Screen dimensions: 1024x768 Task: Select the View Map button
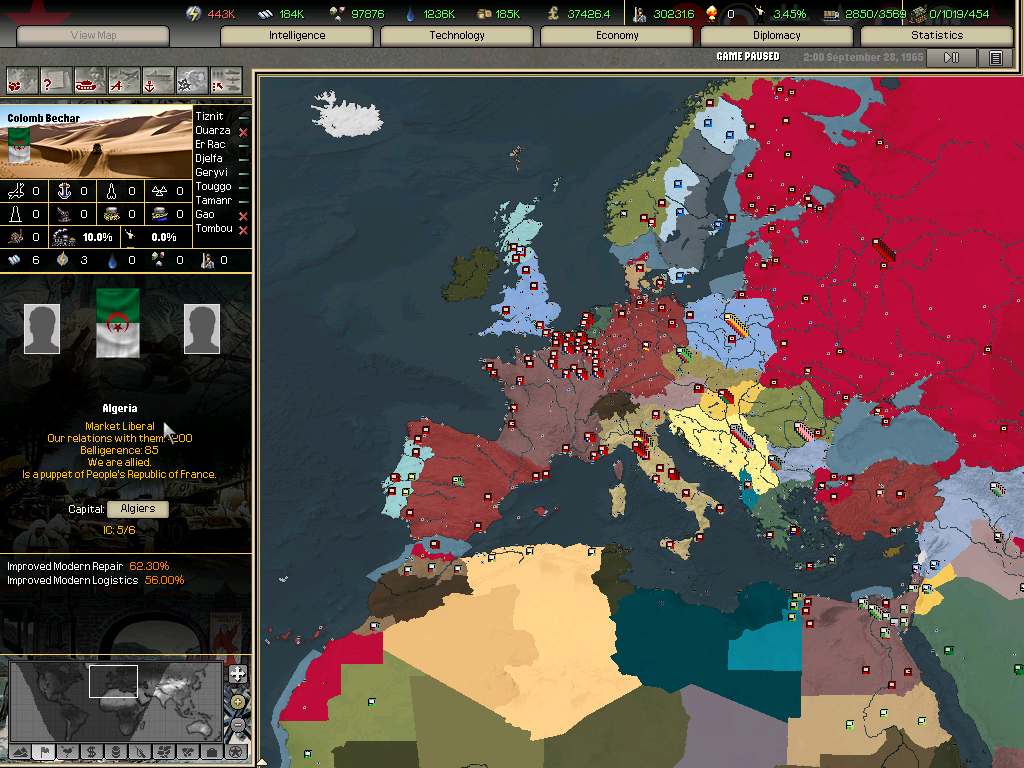[x=94, y=36]
